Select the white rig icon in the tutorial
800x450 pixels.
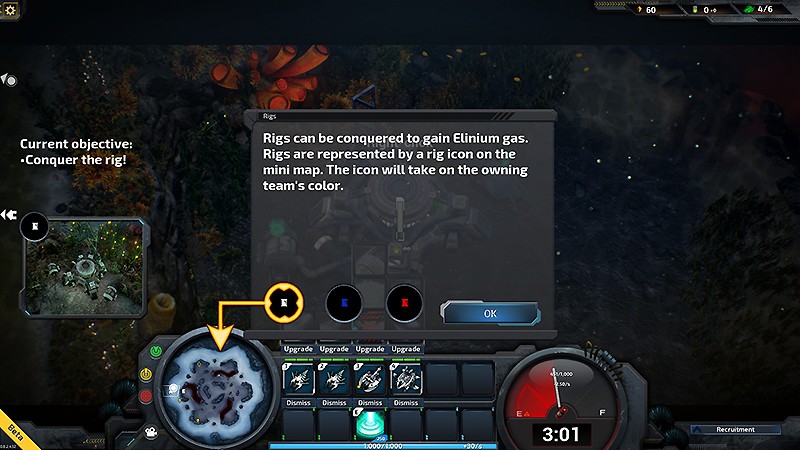tap(284, 302)
